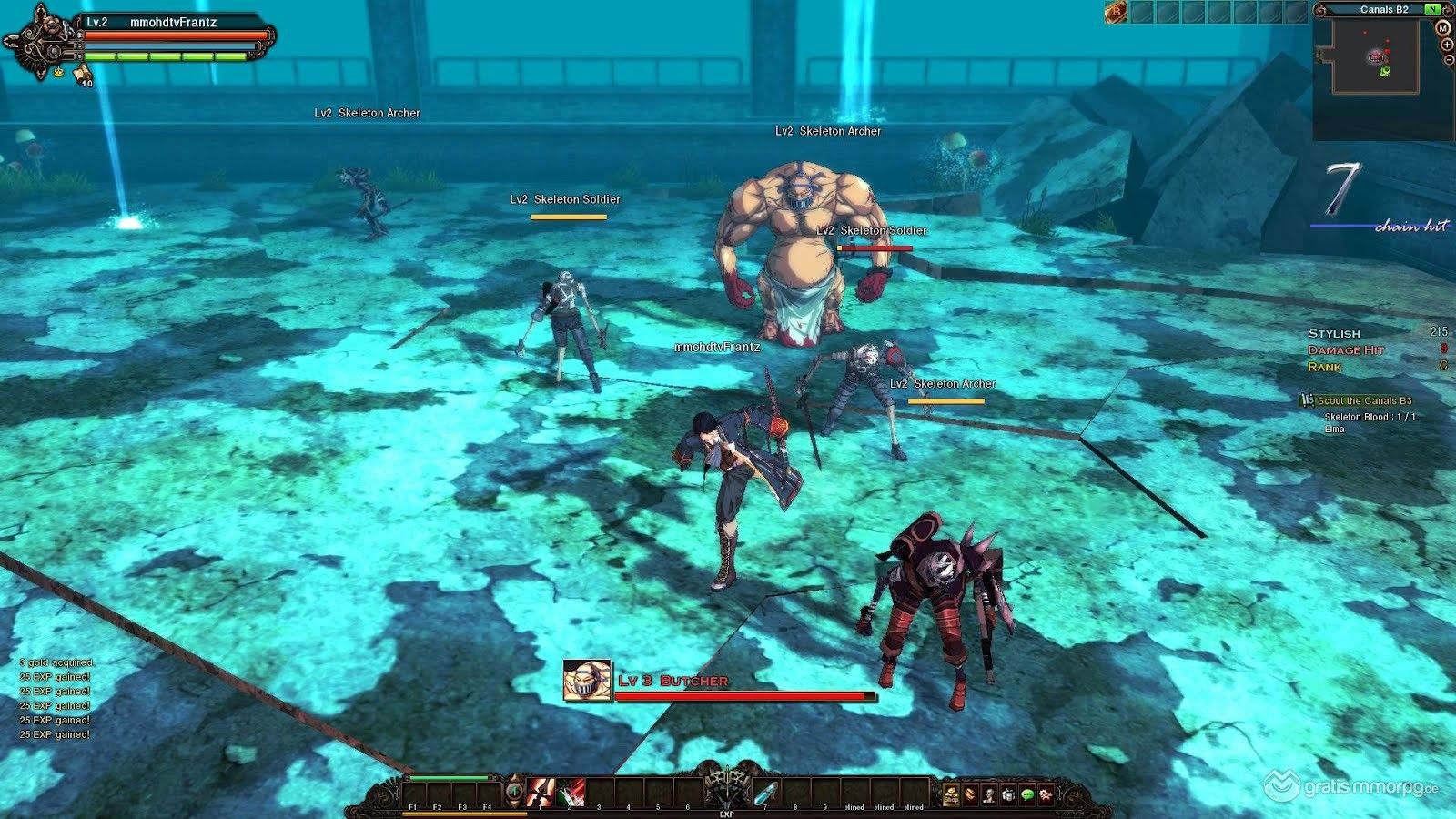Open the green chat bubble menu
The image size is (1456, 819).
(x=1027, y=794)
